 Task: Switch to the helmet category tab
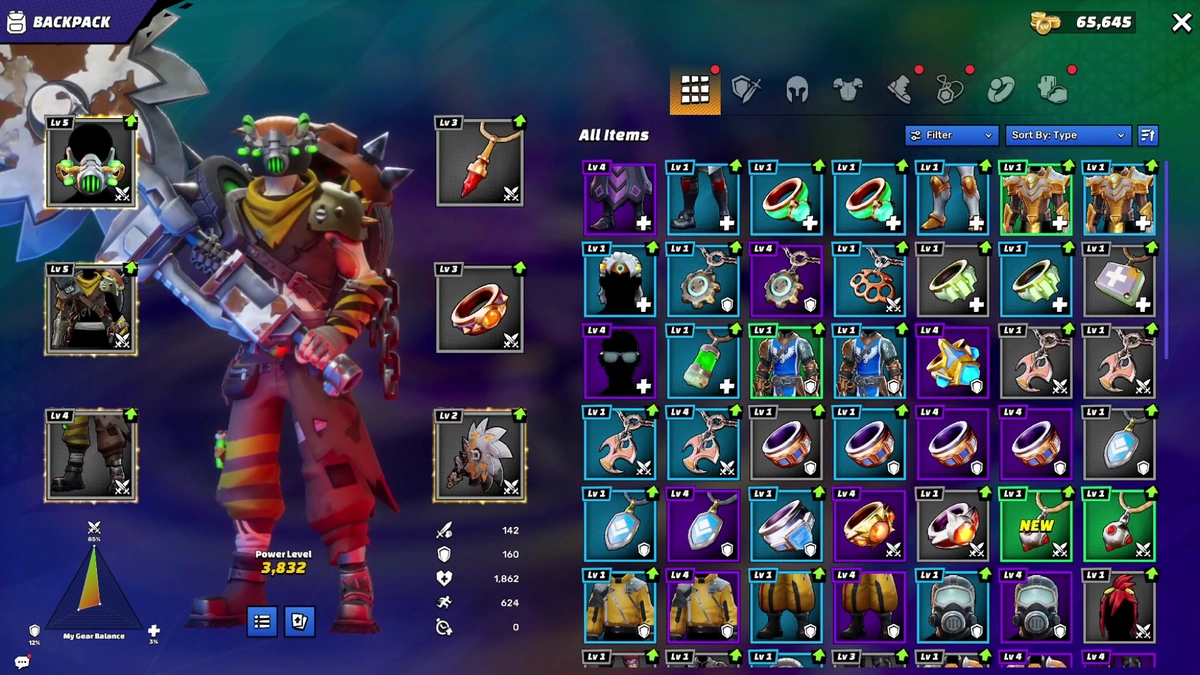pos(796,90)
